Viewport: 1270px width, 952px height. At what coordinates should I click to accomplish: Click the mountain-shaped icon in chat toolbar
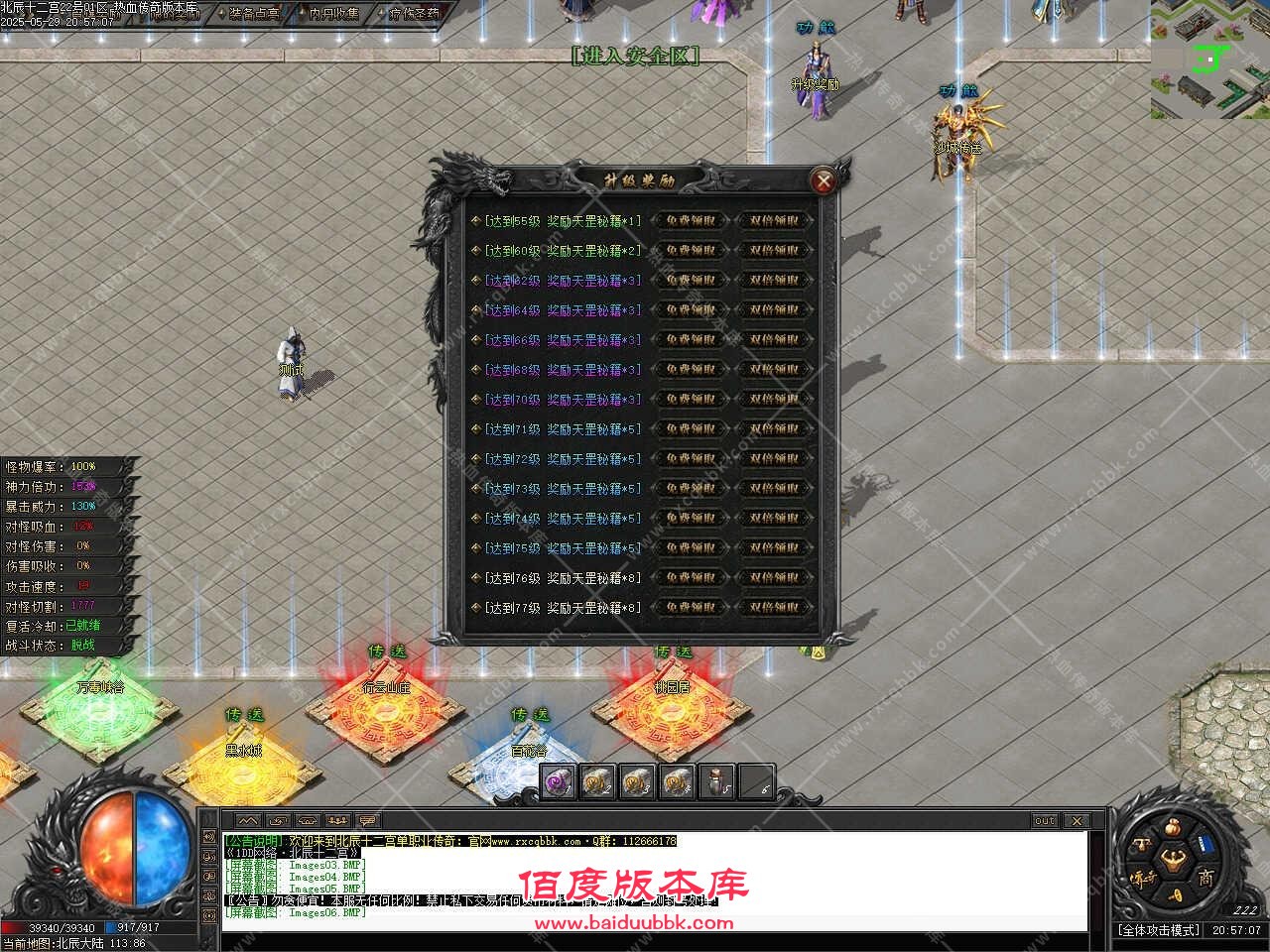point(246,820)
